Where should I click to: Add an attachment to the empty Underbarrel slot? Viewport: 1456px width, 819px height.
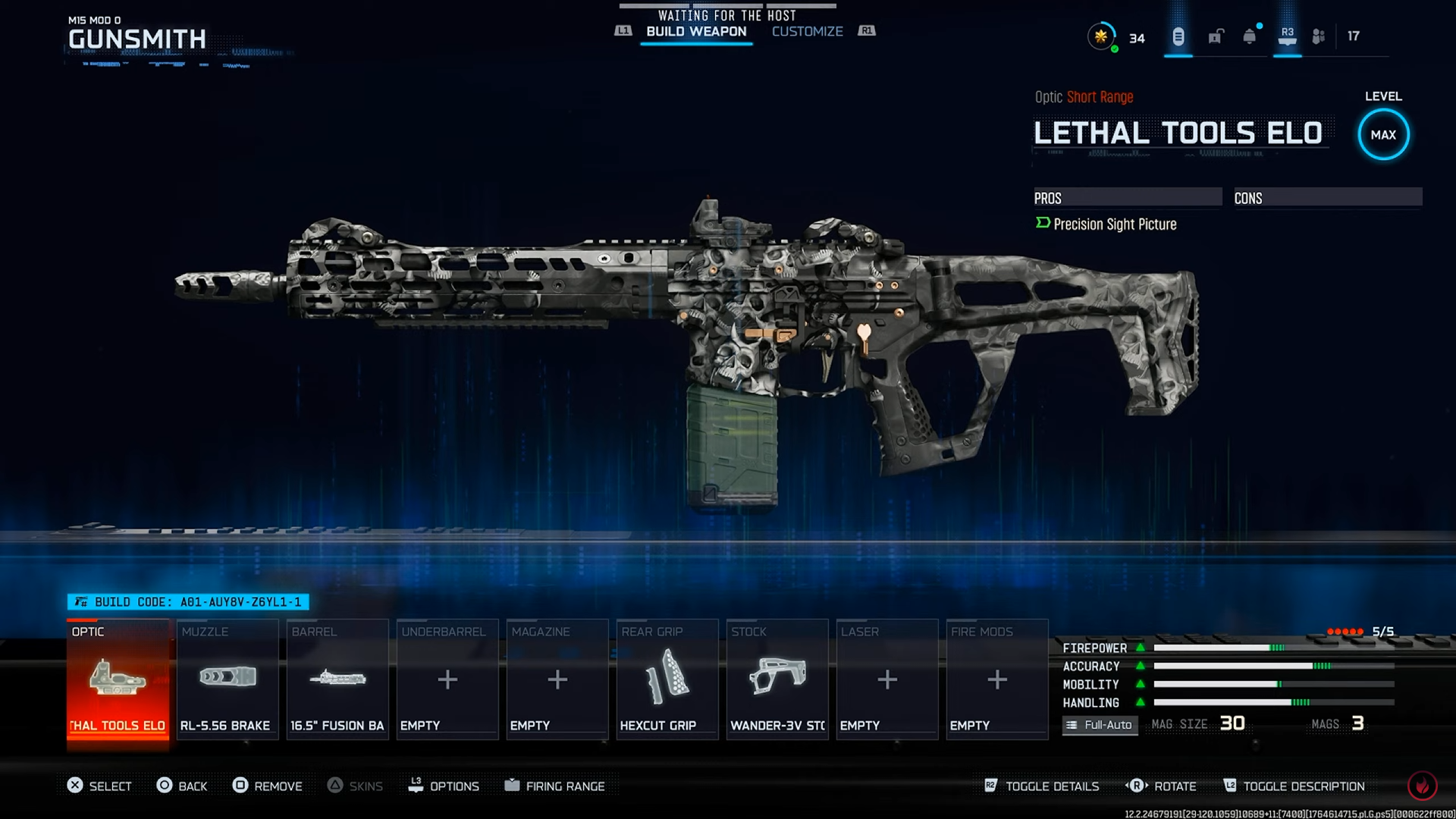pos(447,680)
